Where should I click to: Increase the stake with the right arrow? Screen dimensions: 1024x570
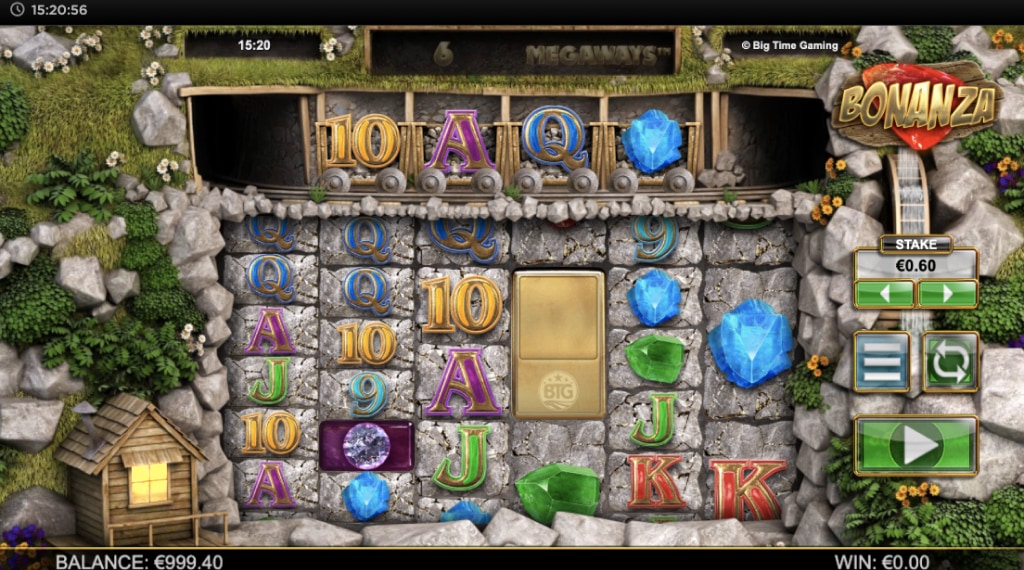click(947, 294)
